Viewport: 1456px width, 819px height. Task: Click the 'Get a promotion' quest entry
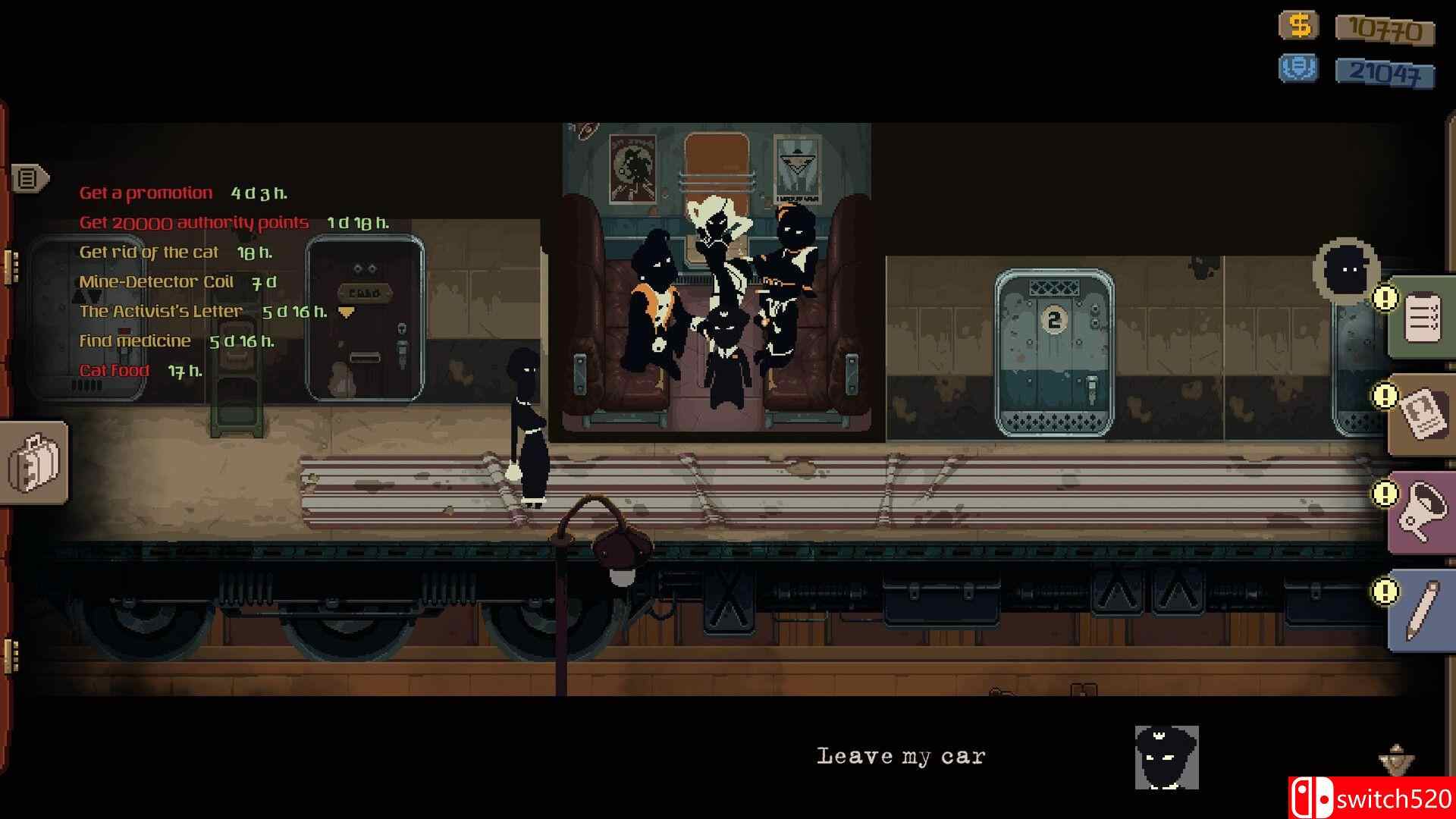[146, 192]
